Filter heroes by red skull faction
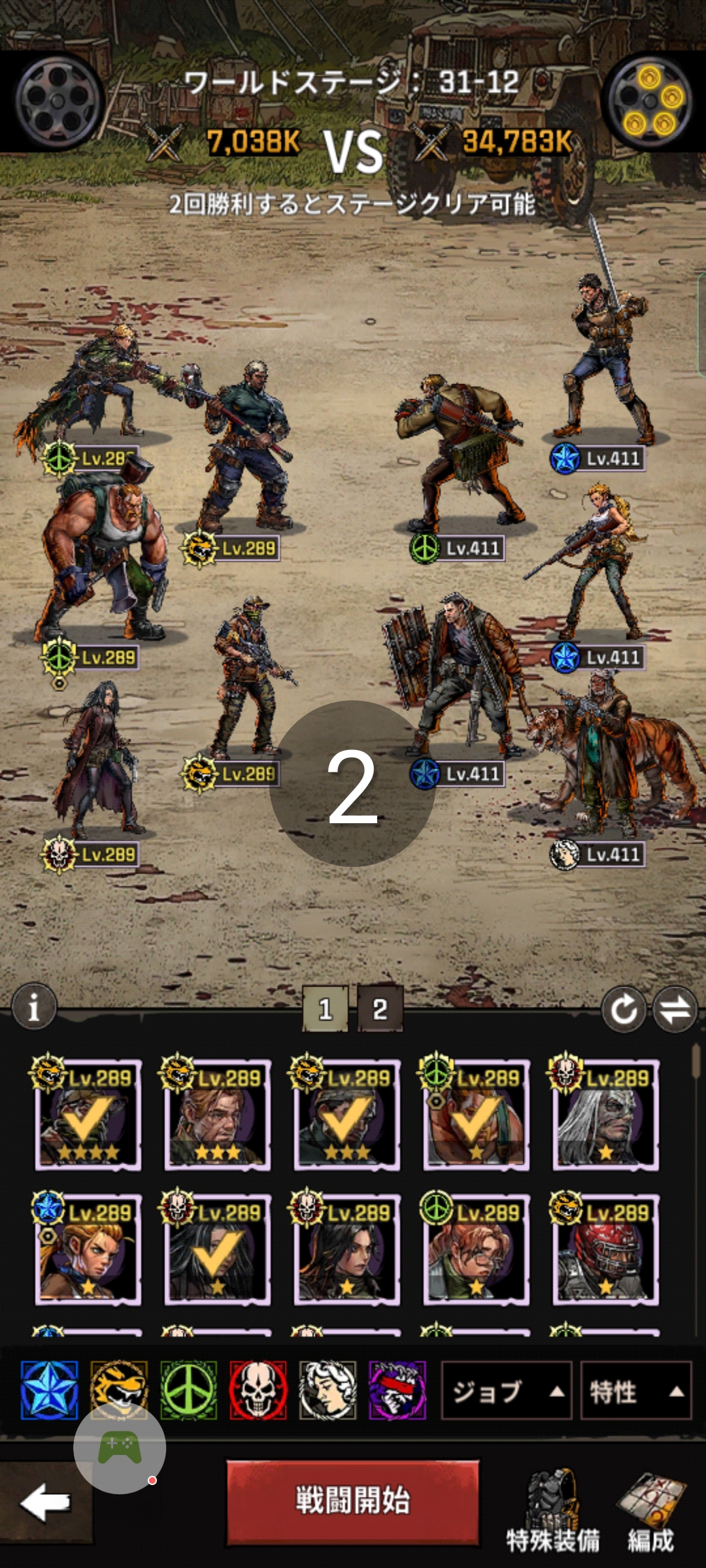Image resolution: width=706 pixels, height=1568 pixels. pos(258,1390)
